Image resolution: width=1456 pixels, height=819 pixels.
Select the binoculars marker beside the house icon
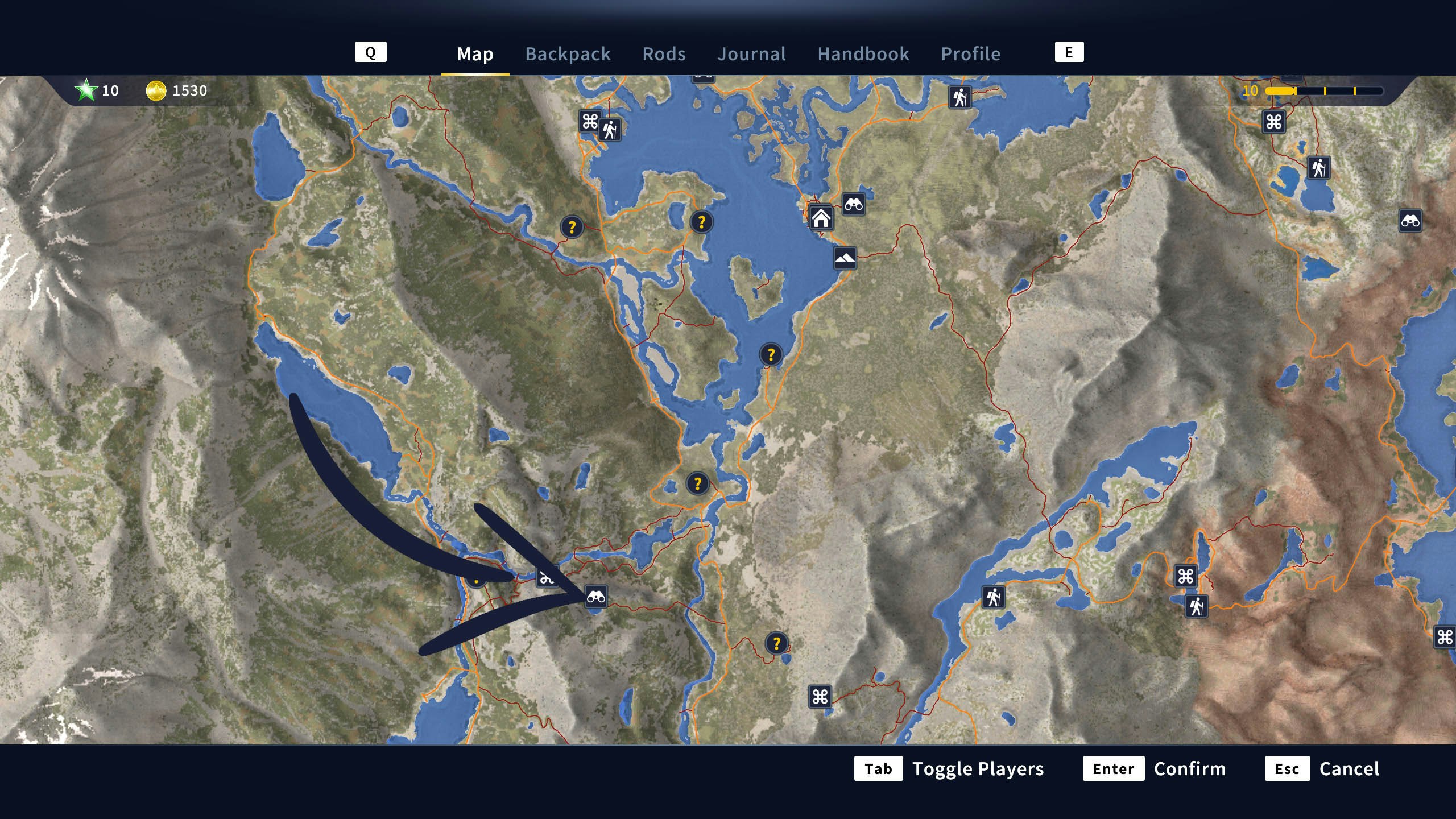[853, 204]
